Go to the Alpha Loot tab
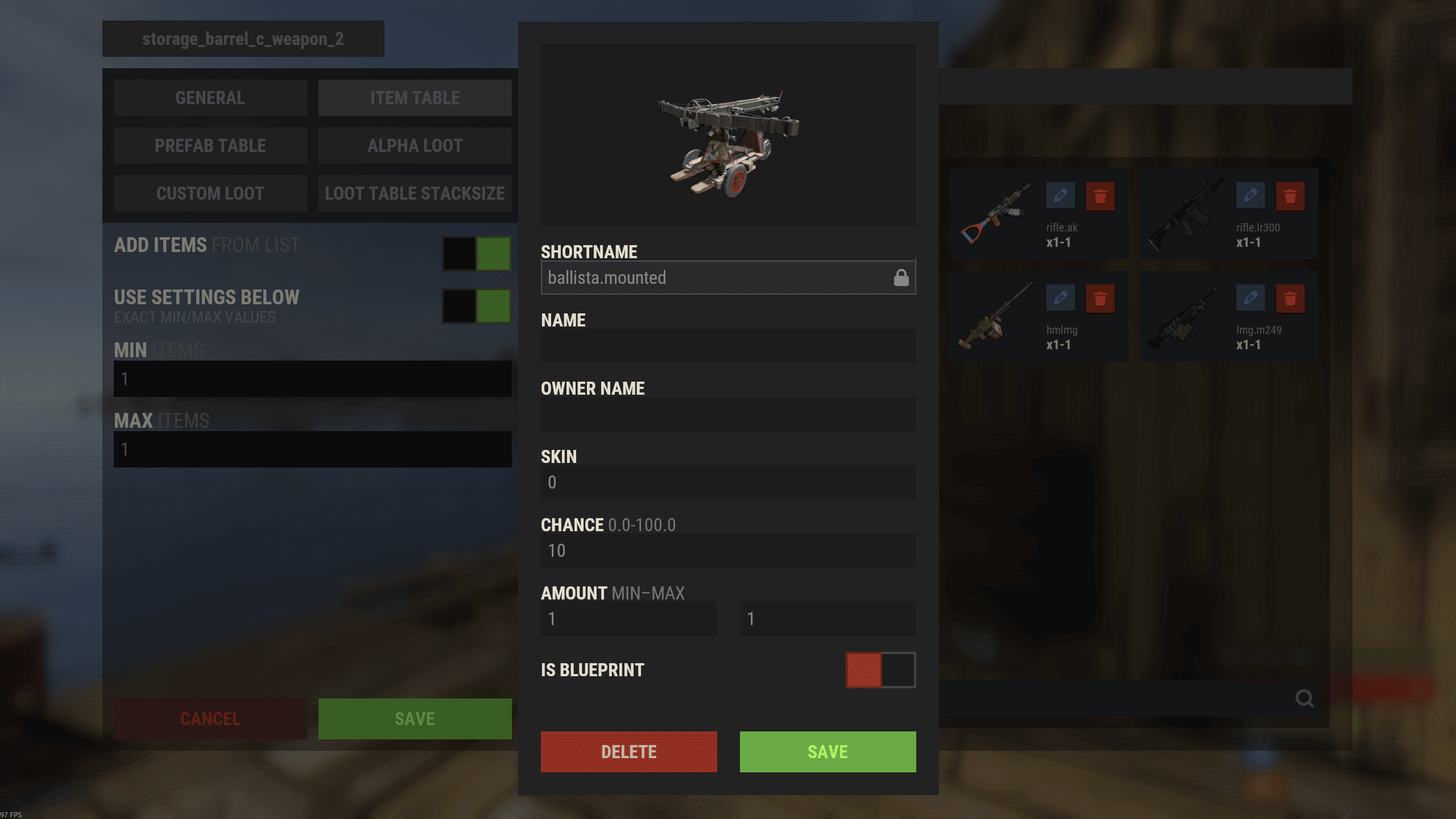This screenshot has height=819, width=1456. 415,146
